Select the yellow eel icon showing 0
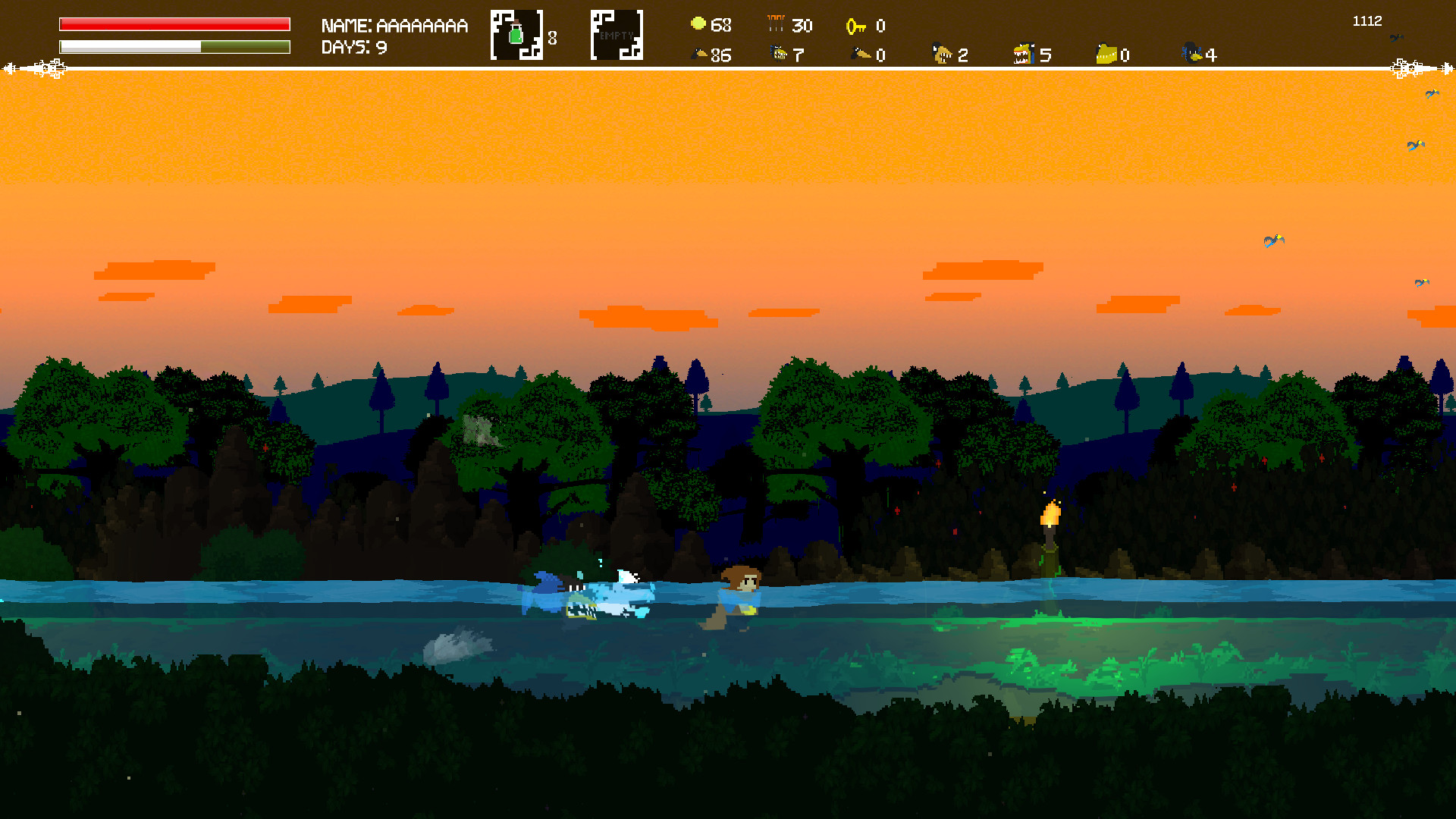The image size is (1456, 819). (x=1105, y=54)
